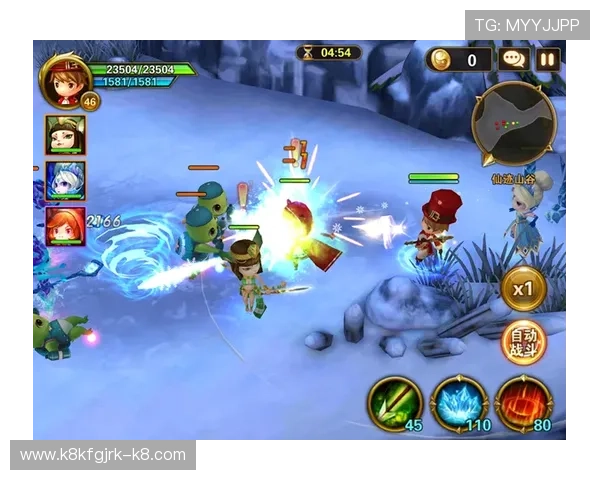Select the main hero portrait
600x480 pixels.
coord(64,79)
